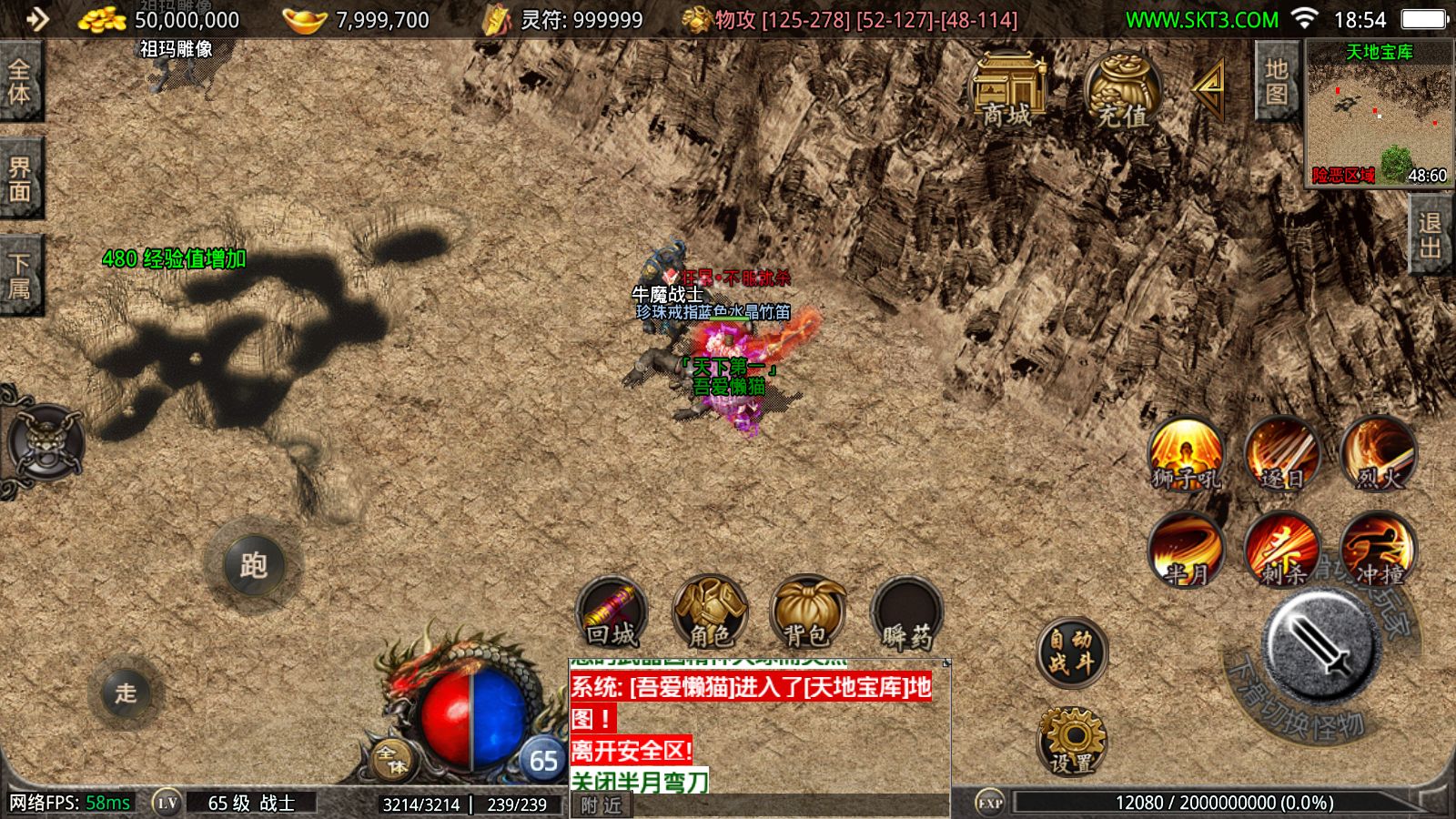Screen dimensions: 1456x819
Task: Collapse the top menu with triangle arrow
Action: (x=1210, y=87)
